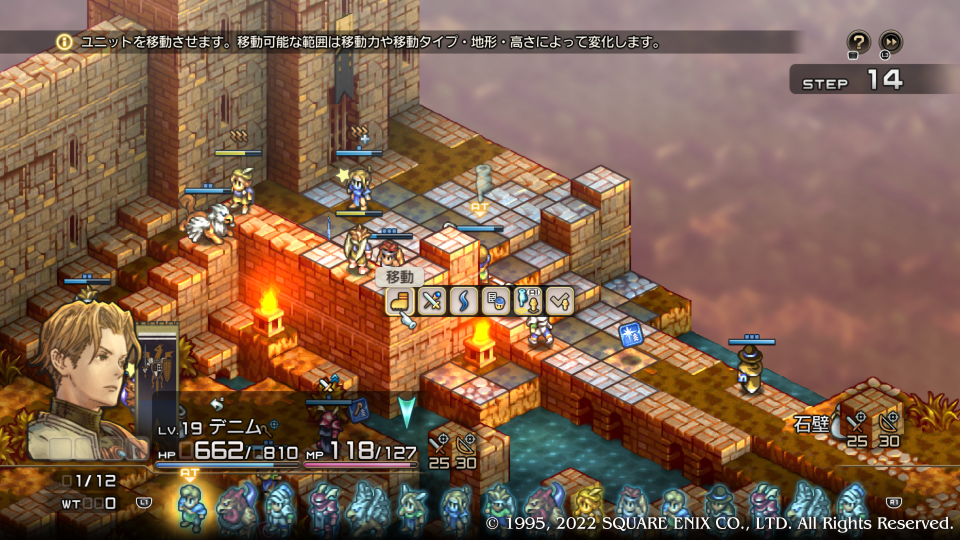Open the blue wave Skill command
Viewport: 960px width, 540px height.
click(463, 300)
